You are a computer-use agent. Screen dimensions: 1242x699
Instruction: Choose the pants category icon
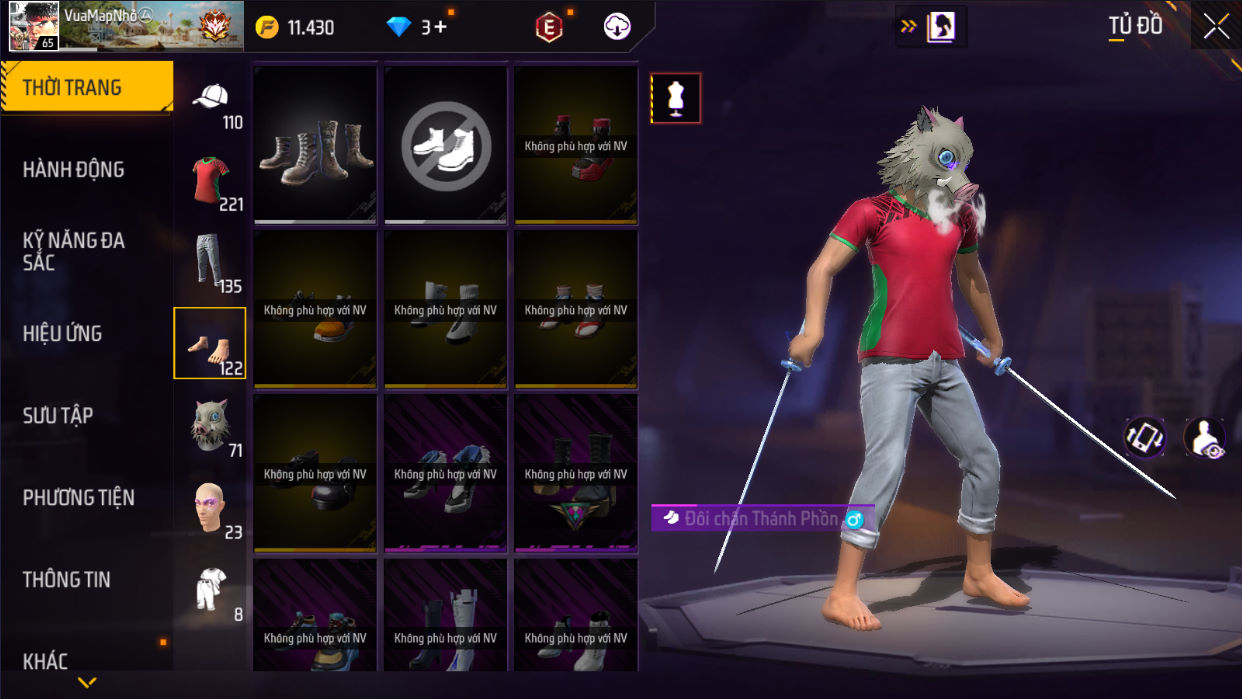(209, 262)
